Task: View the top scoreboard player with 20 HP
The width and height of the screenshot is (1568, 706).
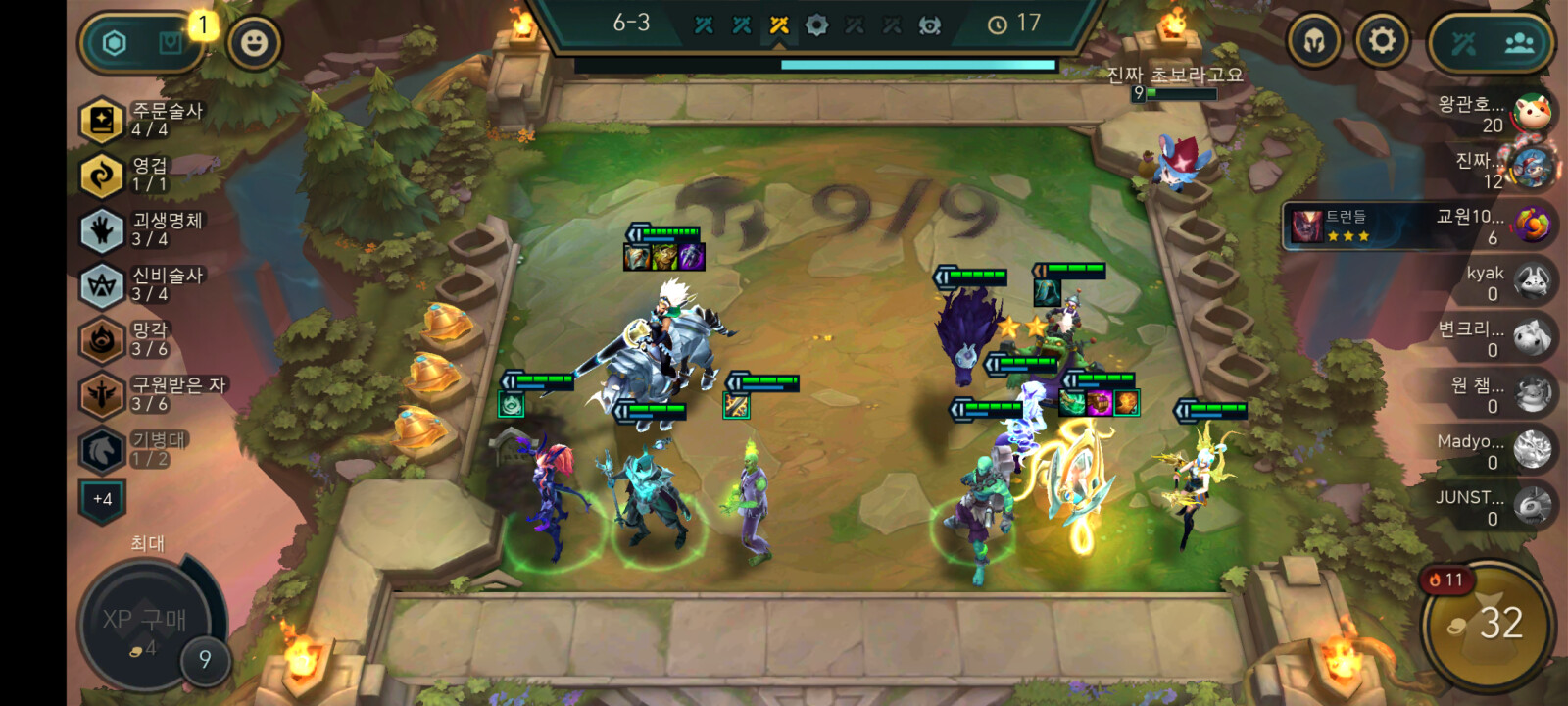Action: [x=1494, y=114]
